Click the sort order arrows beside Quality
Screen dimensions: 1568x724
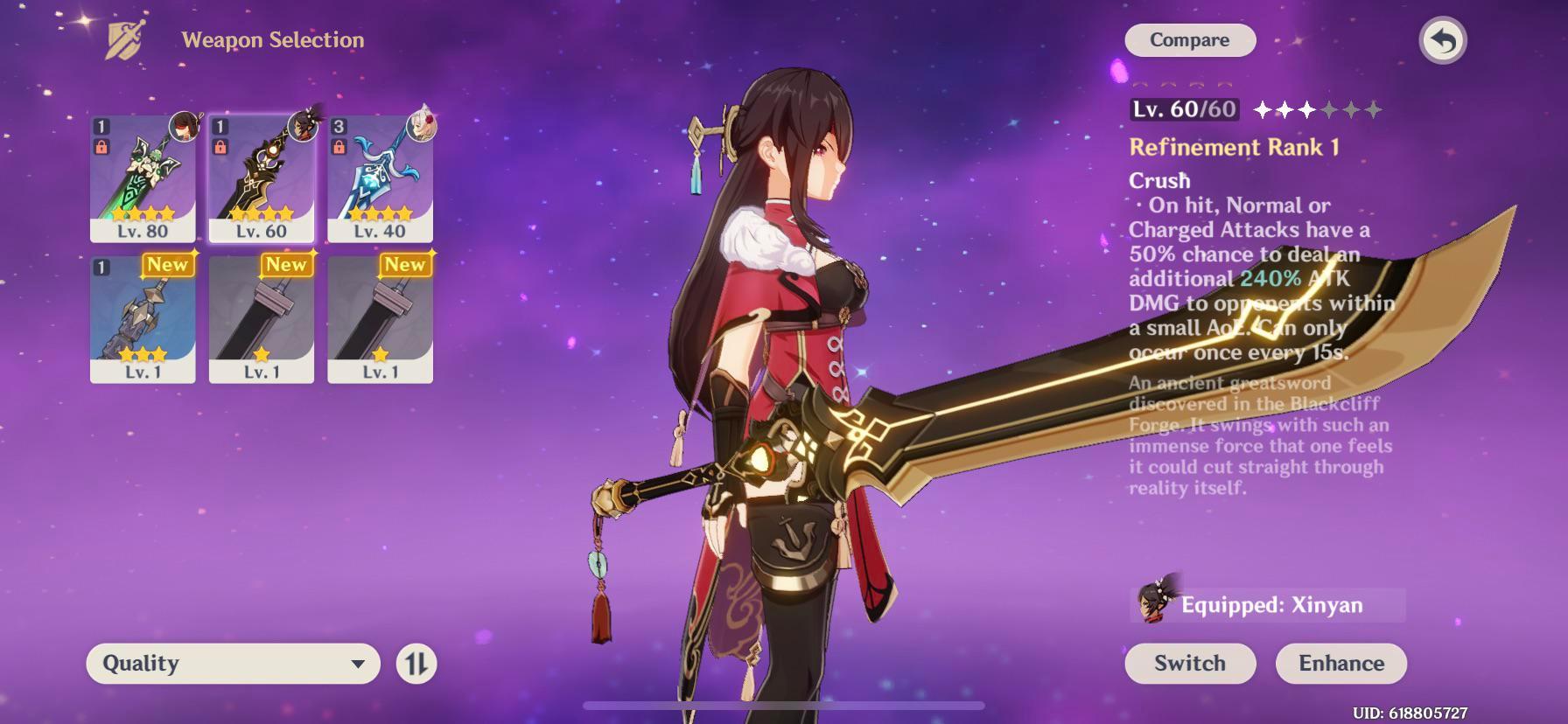point(417,664)
